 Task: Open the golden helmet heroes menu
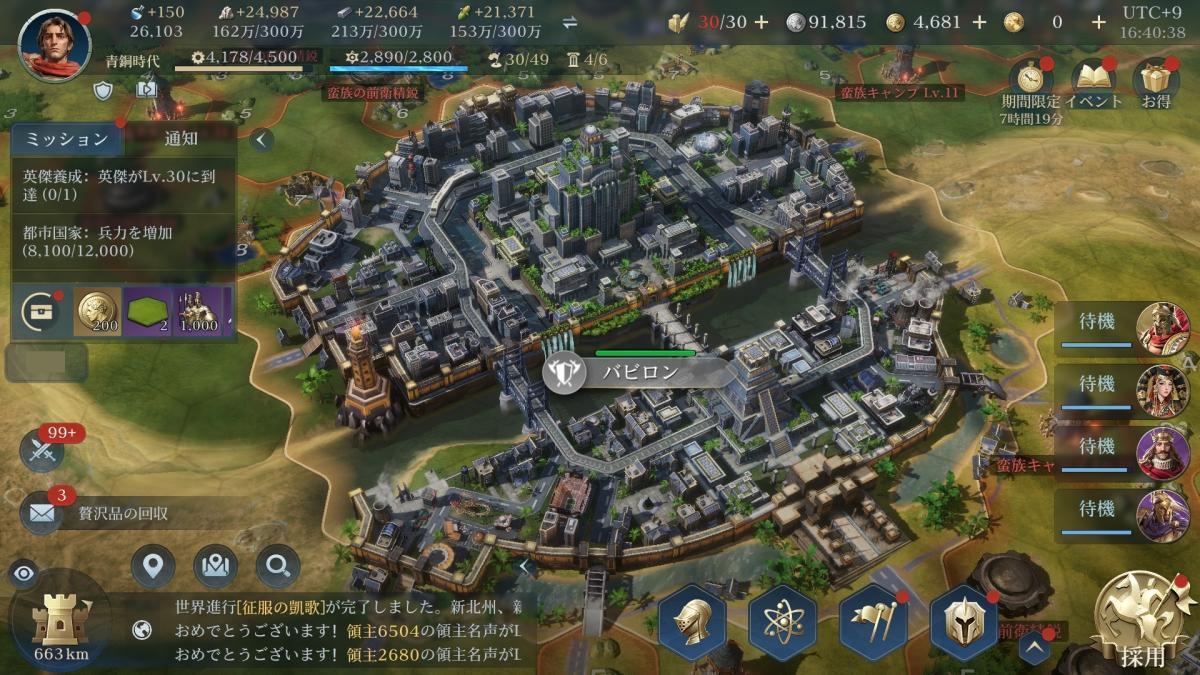click(x=691, y=621)
